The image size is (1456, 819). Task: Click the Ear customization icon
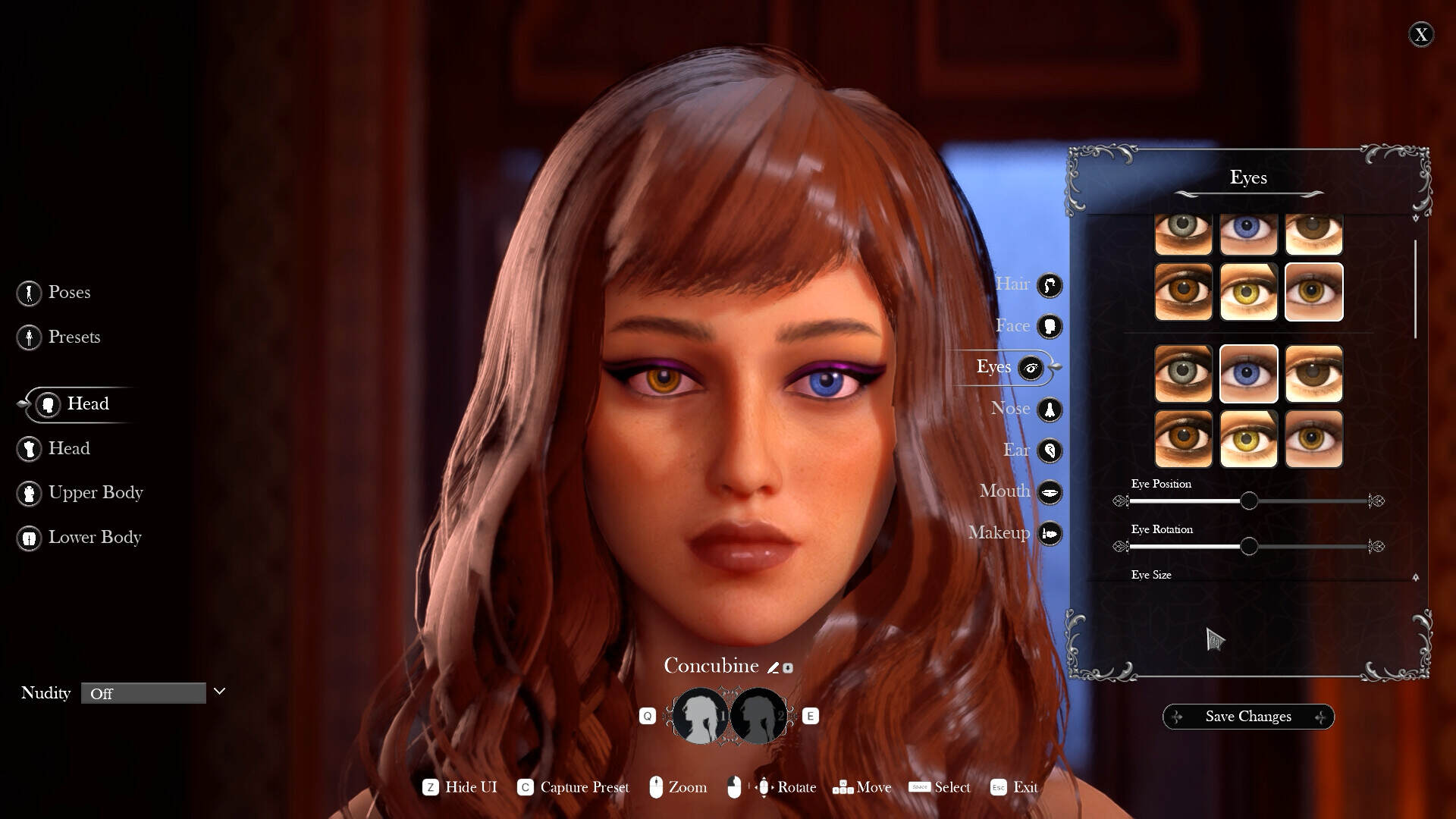[x=1050, y=450]
